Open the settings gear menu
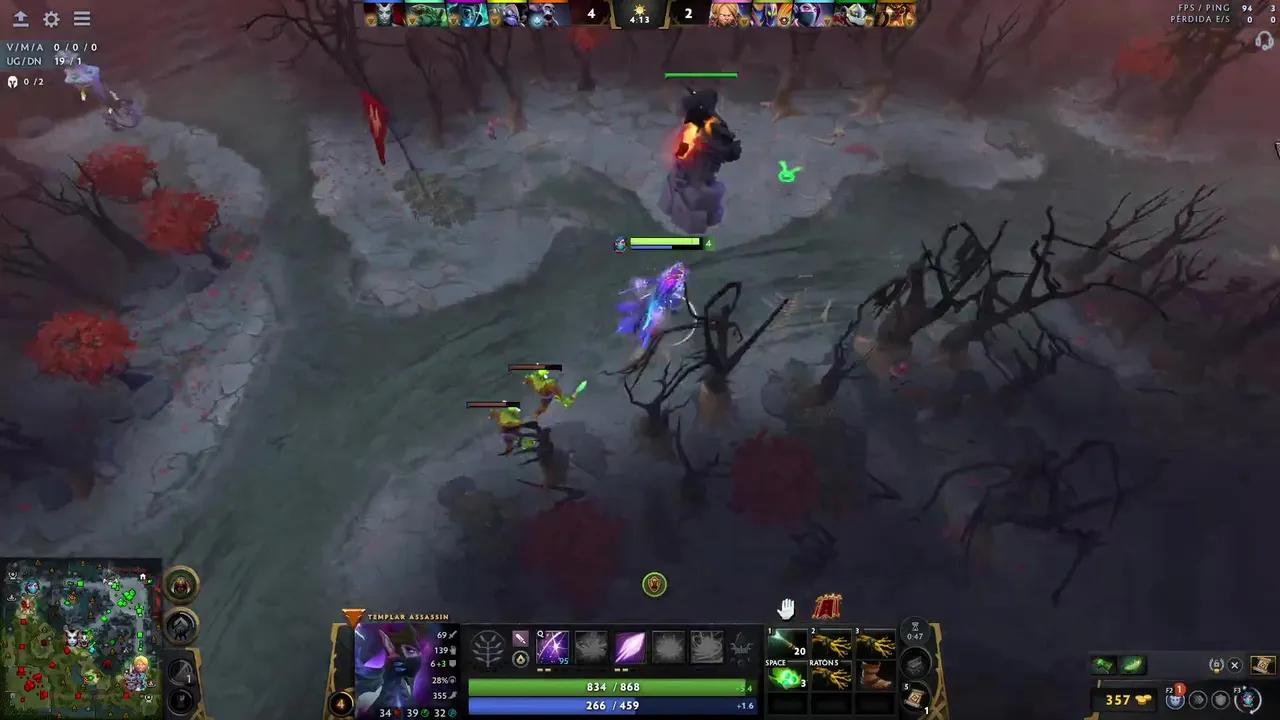Image resolution: width=1280 pixels, height=720 pixels. (50, 18)
